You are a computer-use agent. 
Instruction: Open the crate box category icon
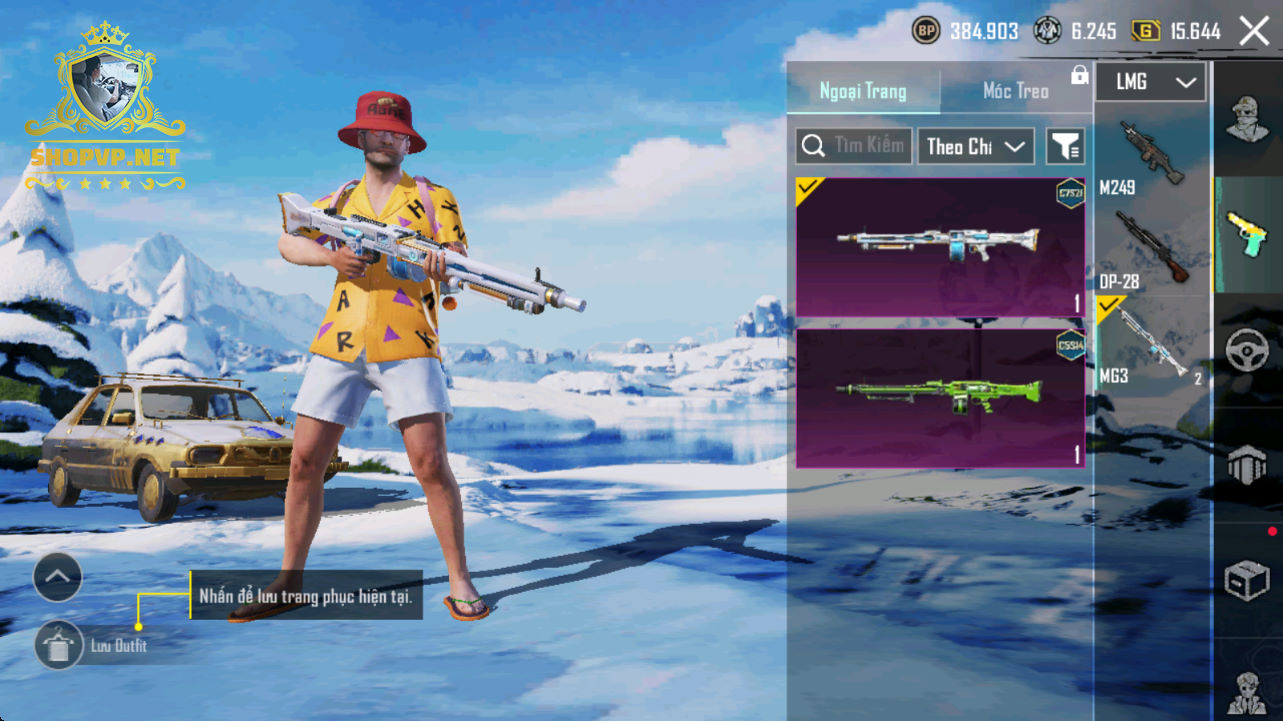point(1246,580)
